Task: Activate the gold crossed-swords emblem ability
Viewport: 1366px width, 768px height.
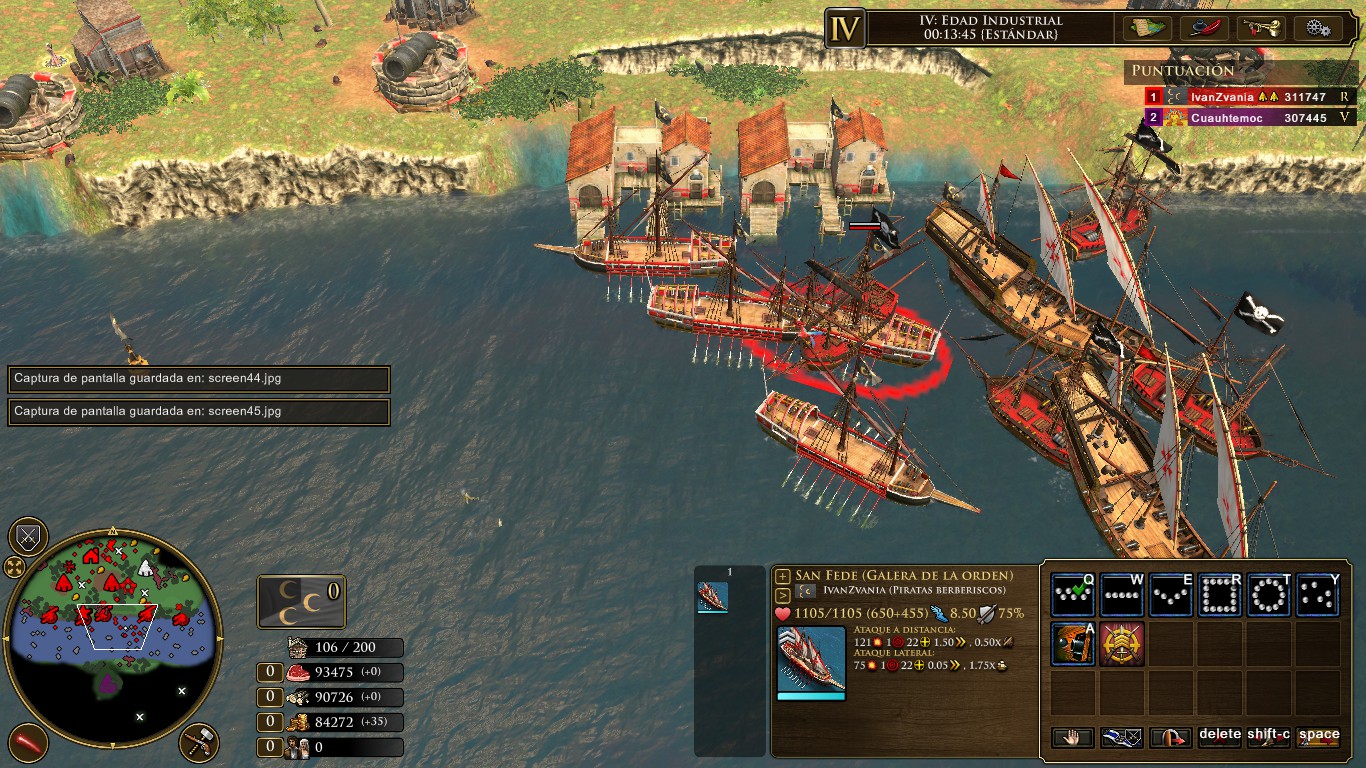Action: coord(1122,643)
